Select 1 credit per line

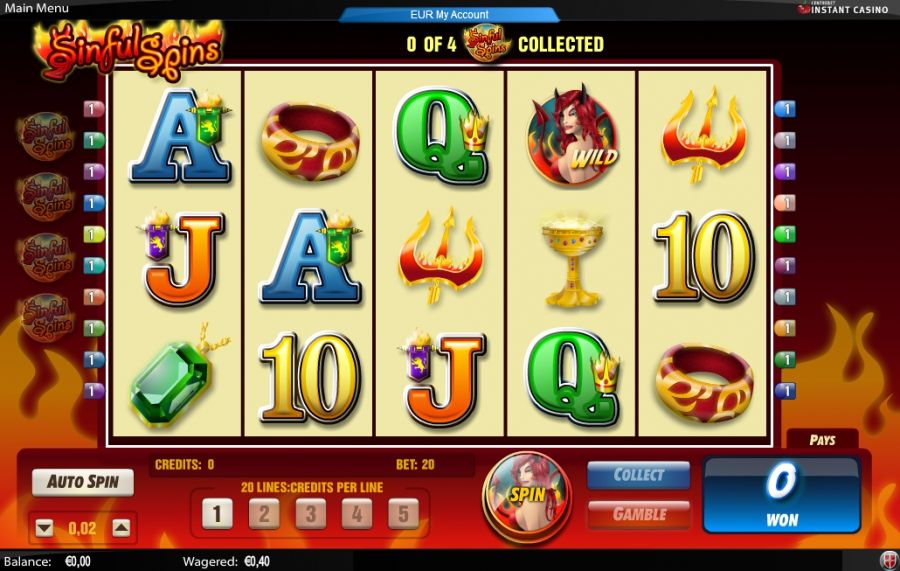point(217,514)
